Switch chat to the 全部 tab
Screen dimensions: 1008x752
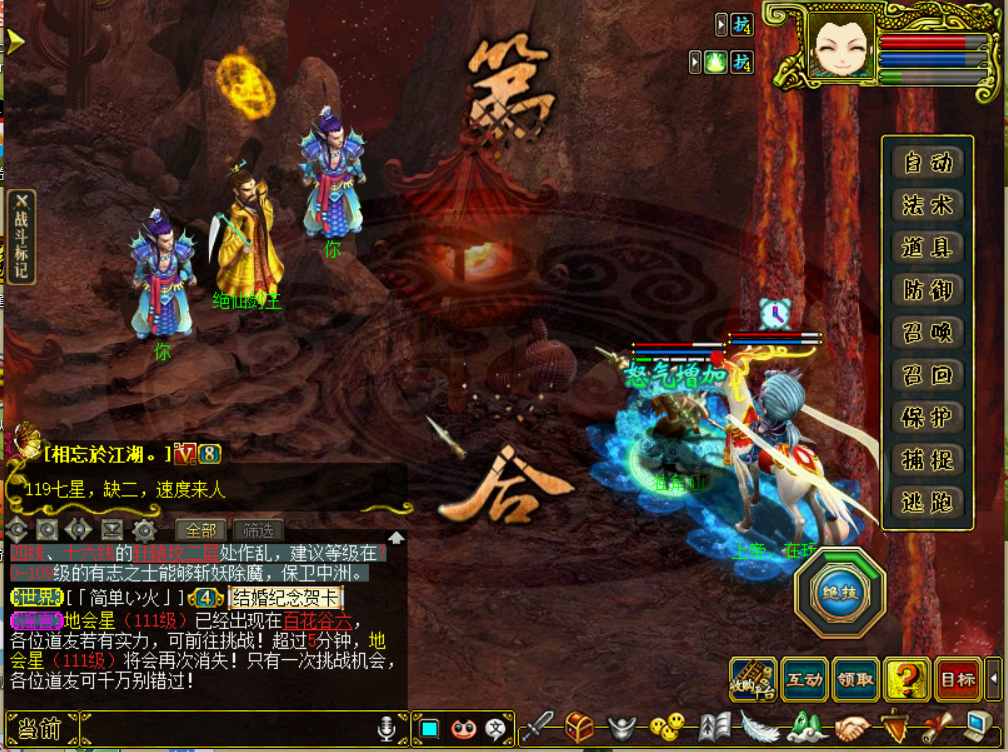(201, 530)
